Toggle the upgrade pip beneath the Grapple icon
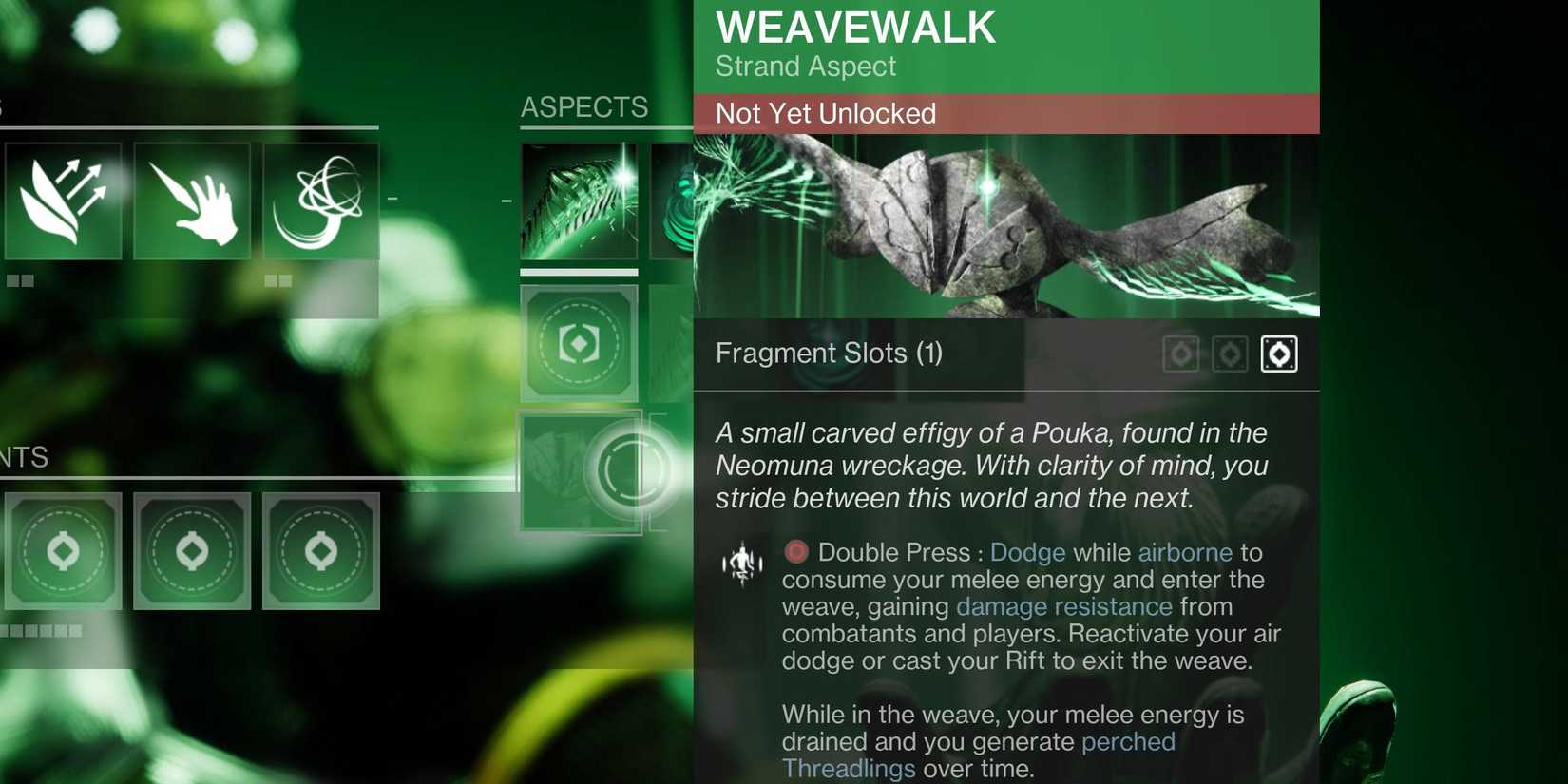The image size is (1568, 784). click(277, 280)
